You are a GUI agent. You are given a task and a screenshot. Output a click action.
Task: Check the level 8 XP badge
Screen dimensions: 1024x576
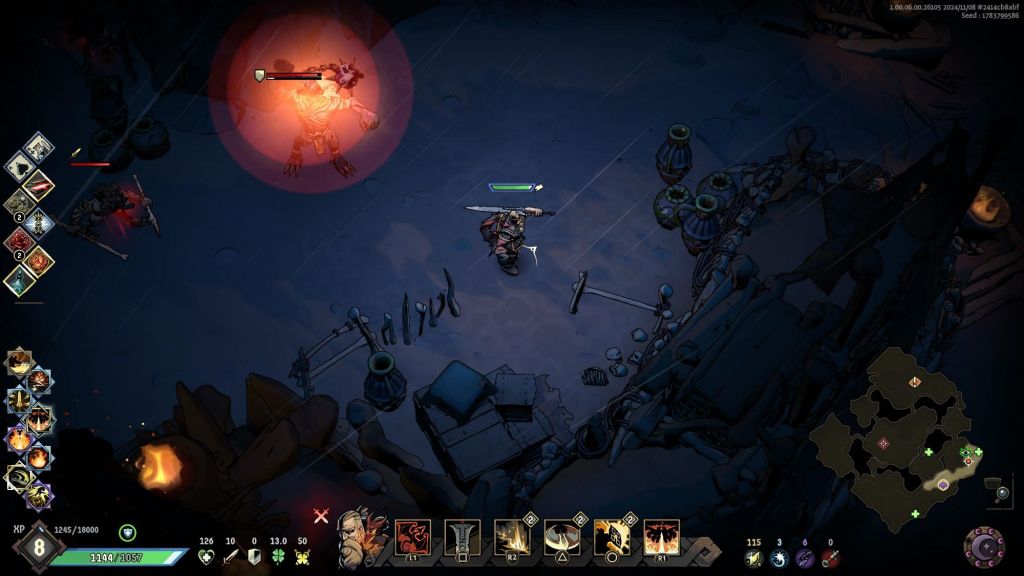[x=38, y=546]
